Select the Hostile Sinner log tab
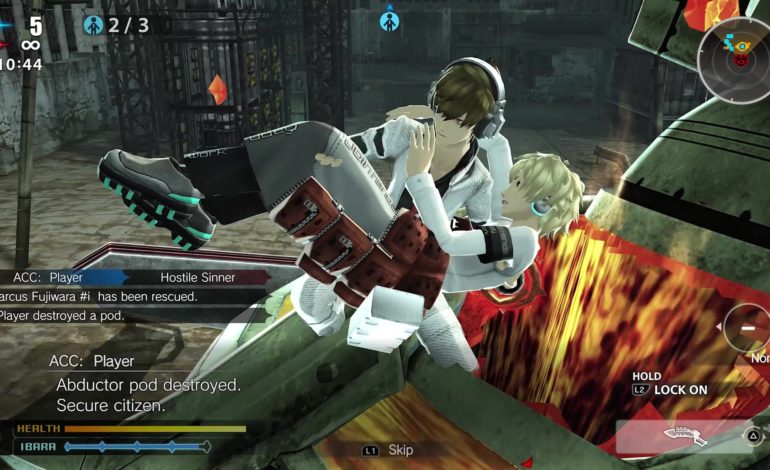Screen dimensions: 770x470 [x=196, y=277]
